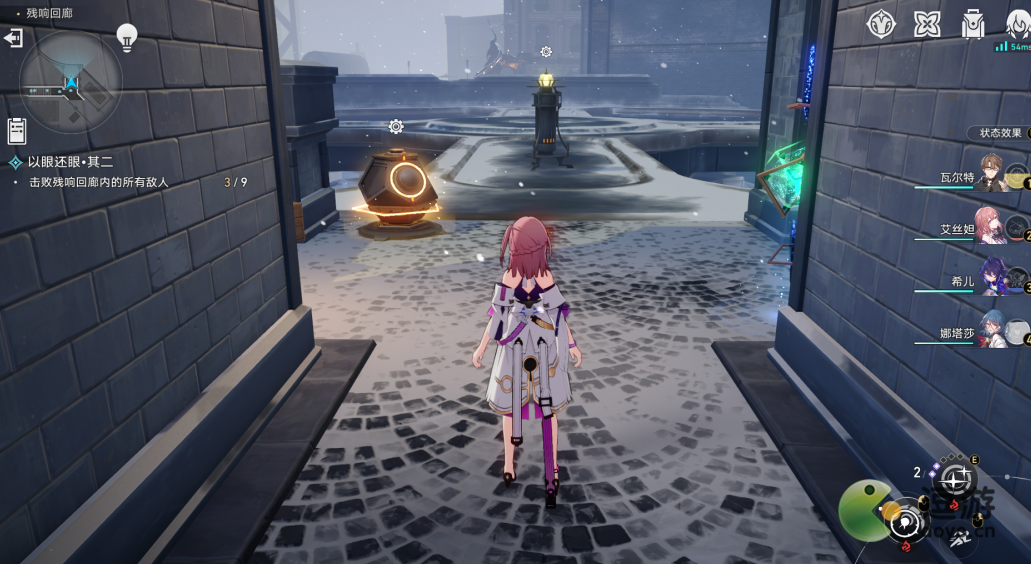Switch to party member 艾丝妲
Screen dimensions: 1031x564
click(990, 228)
